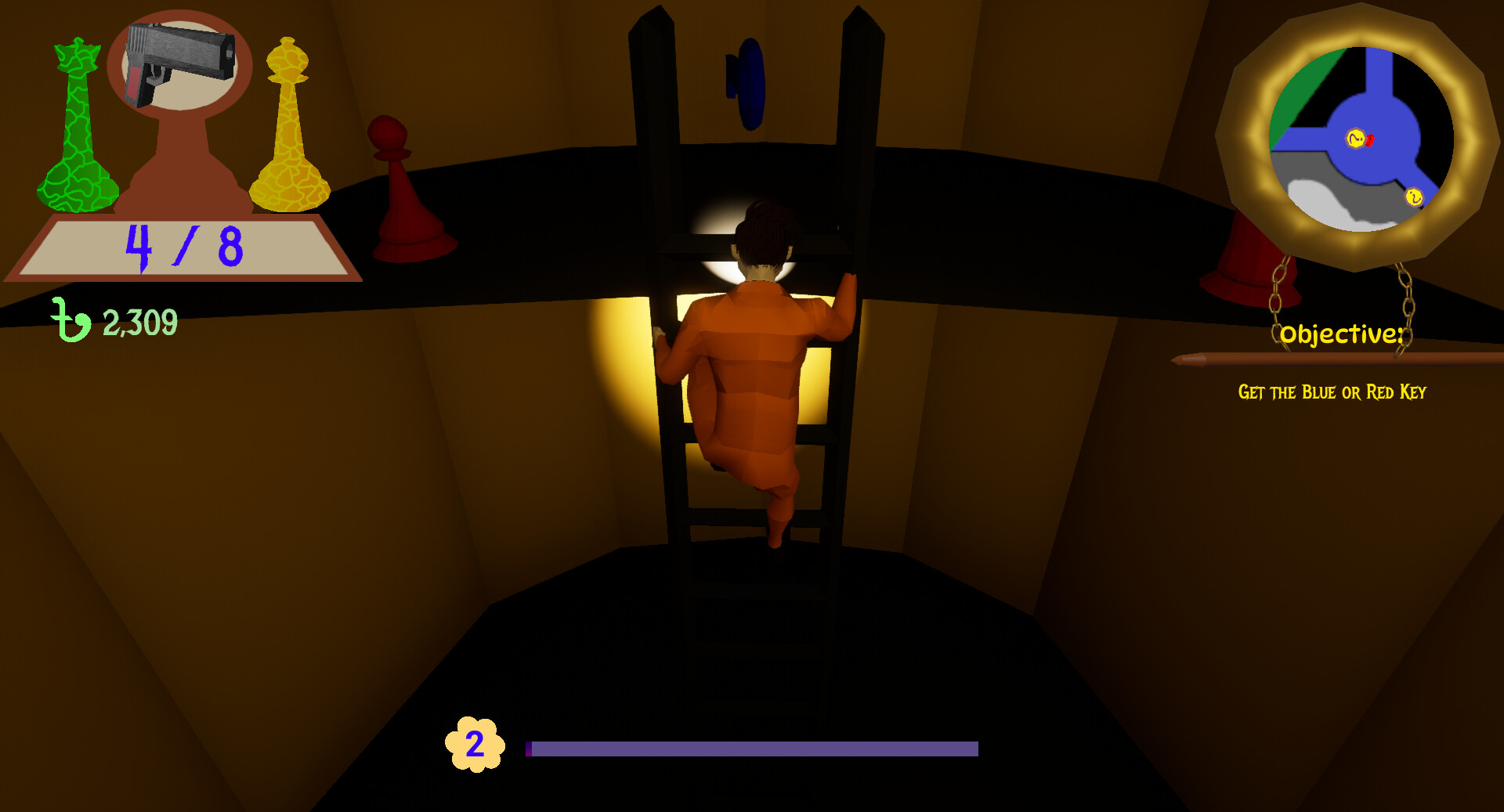Screen dimensions: 1504x812
Task: Toggle the circular minimap display
Action: tap(1359, 139)
